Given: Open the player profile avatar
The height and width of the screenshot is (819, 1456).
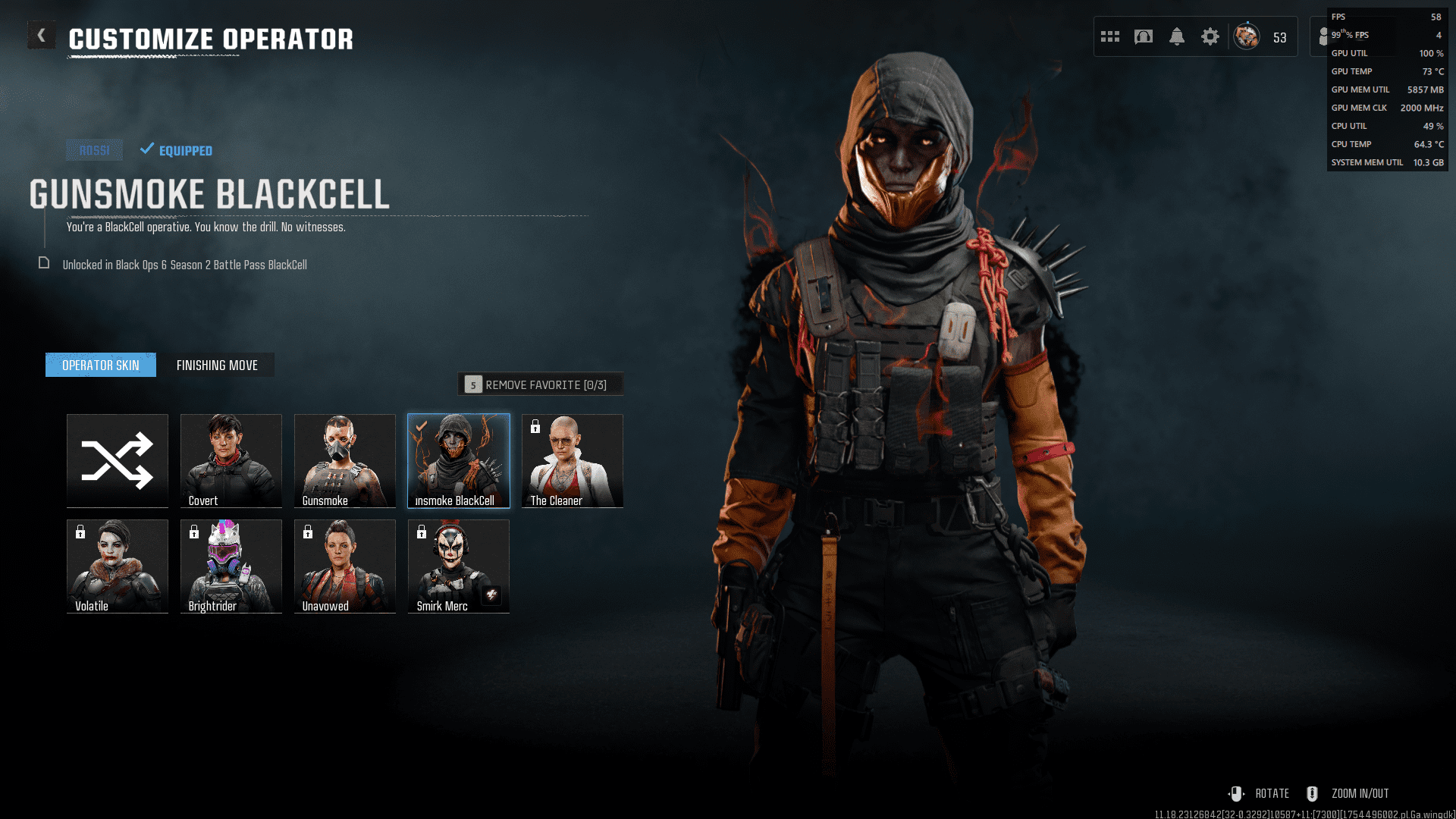Looking at the screenshot, I should [x=1247, y=36].
